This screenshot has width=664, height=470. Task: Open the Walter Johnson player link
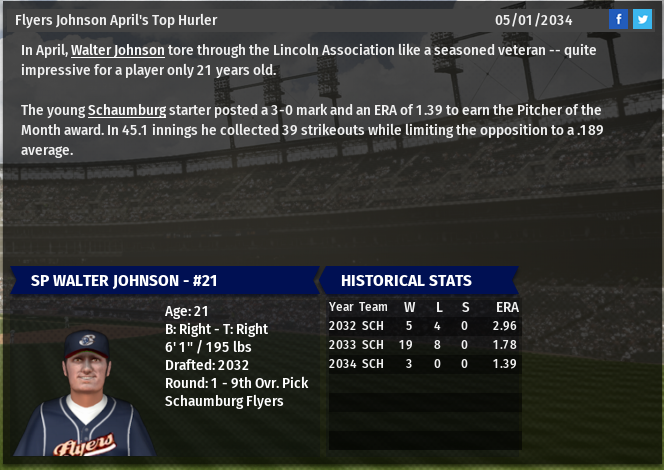pos(117,50)
